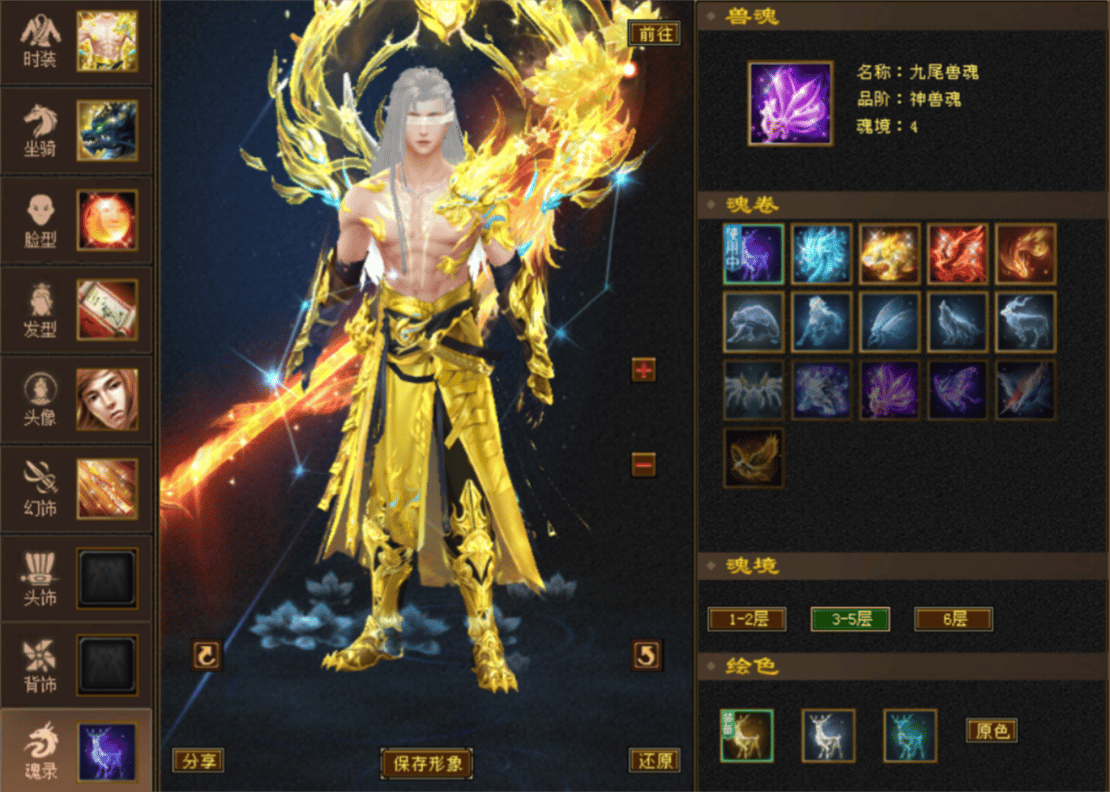This screenshot has width=1110, height=792.
Task: Restore original color with 原色 button
Action: [991, 731]
